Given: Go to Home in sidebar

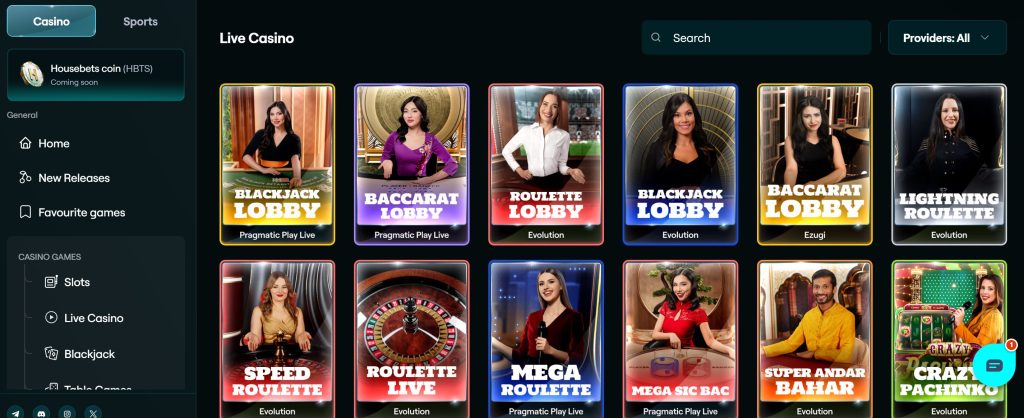Looking at the screenshot, I should tap(53, 143).
